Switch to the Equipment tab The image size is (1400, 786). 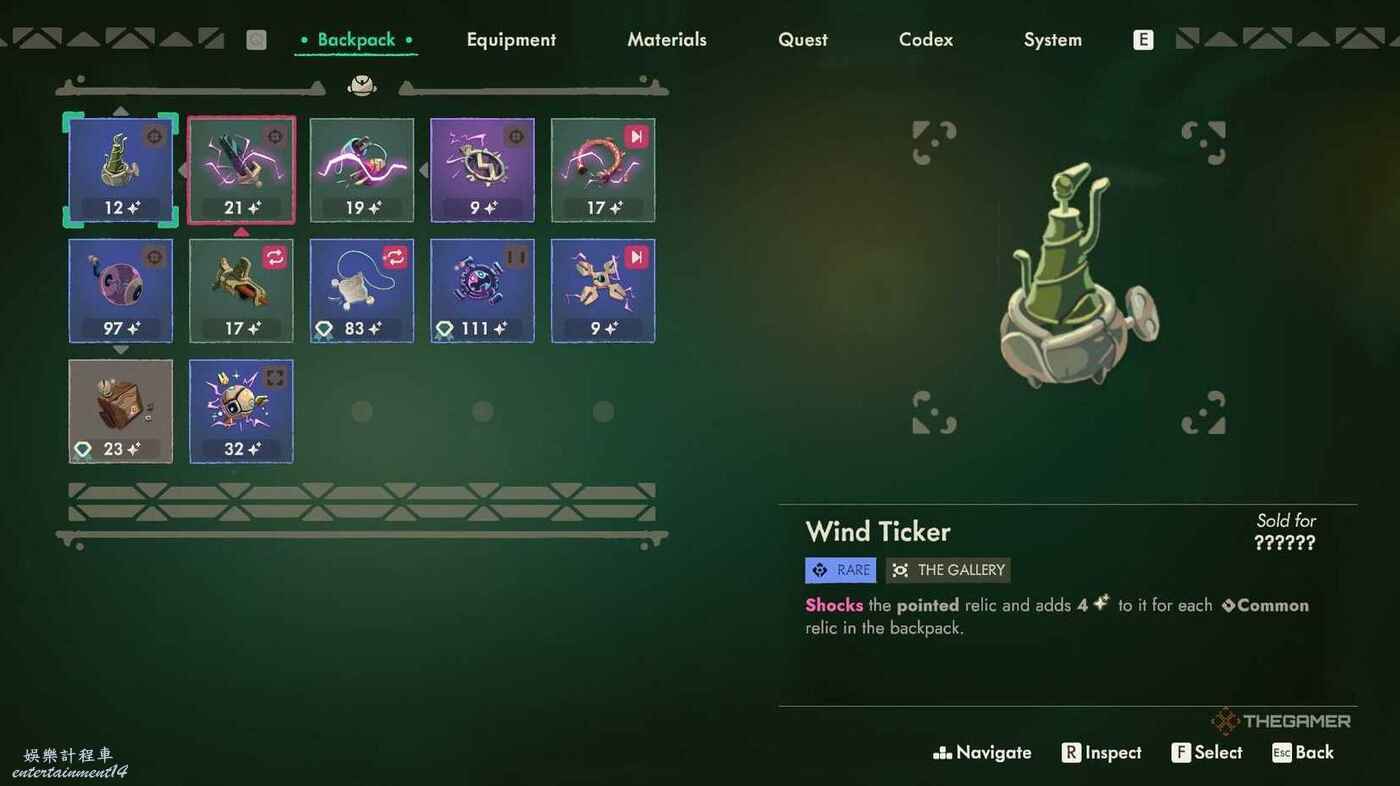point(511,40)
